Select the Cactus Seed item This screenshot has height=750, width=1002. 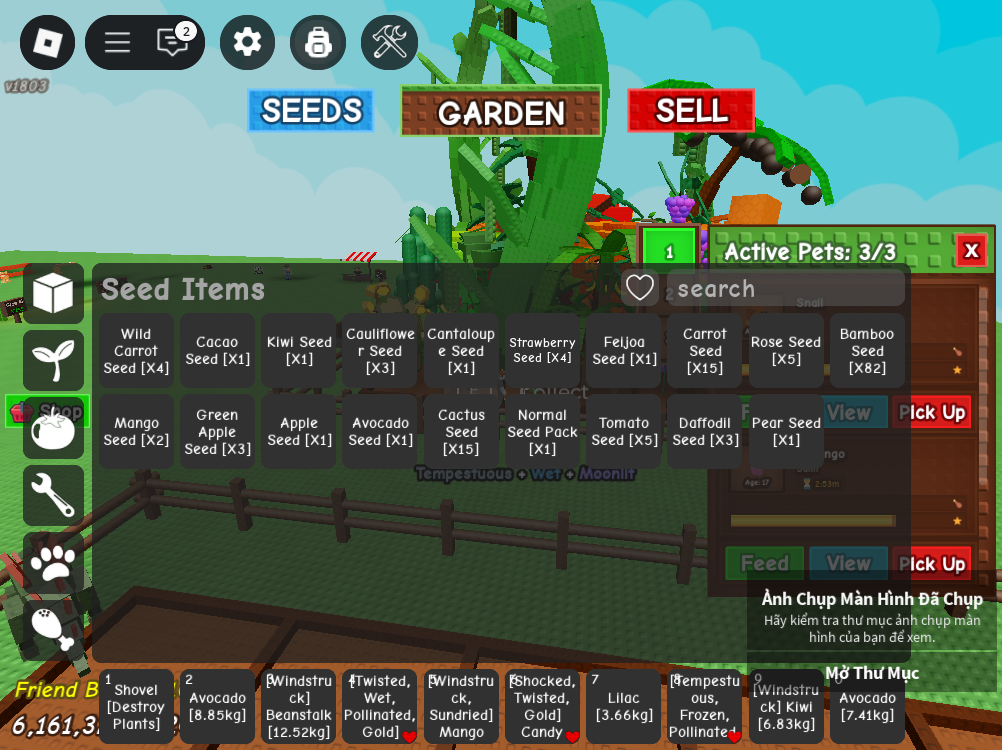461,432
